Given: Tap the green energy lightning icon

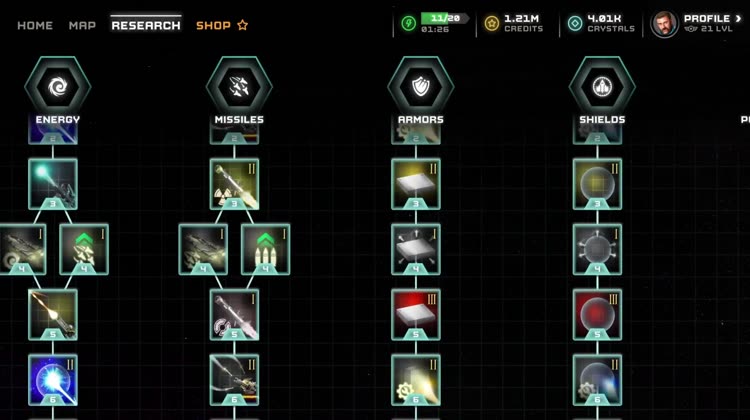Looking at the screenshot, I should 408,24.
